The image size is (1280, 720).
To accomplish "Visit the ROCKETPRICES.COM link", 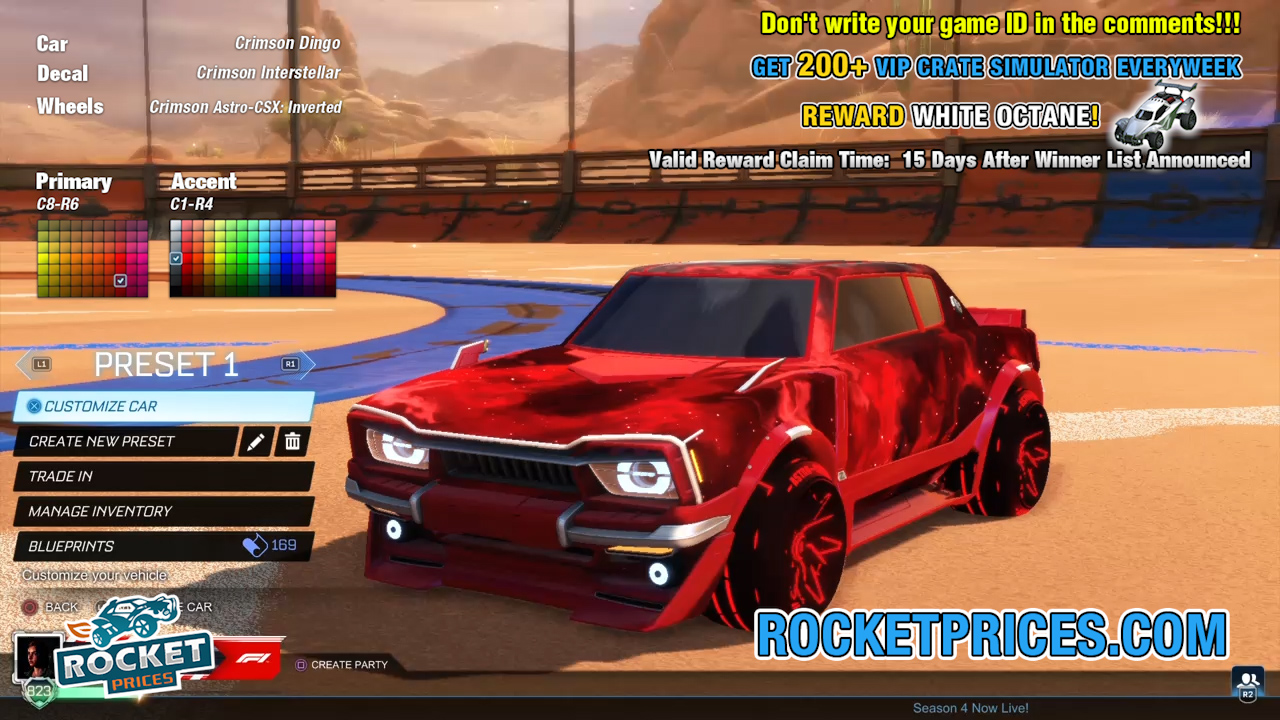I will [990, 633].
